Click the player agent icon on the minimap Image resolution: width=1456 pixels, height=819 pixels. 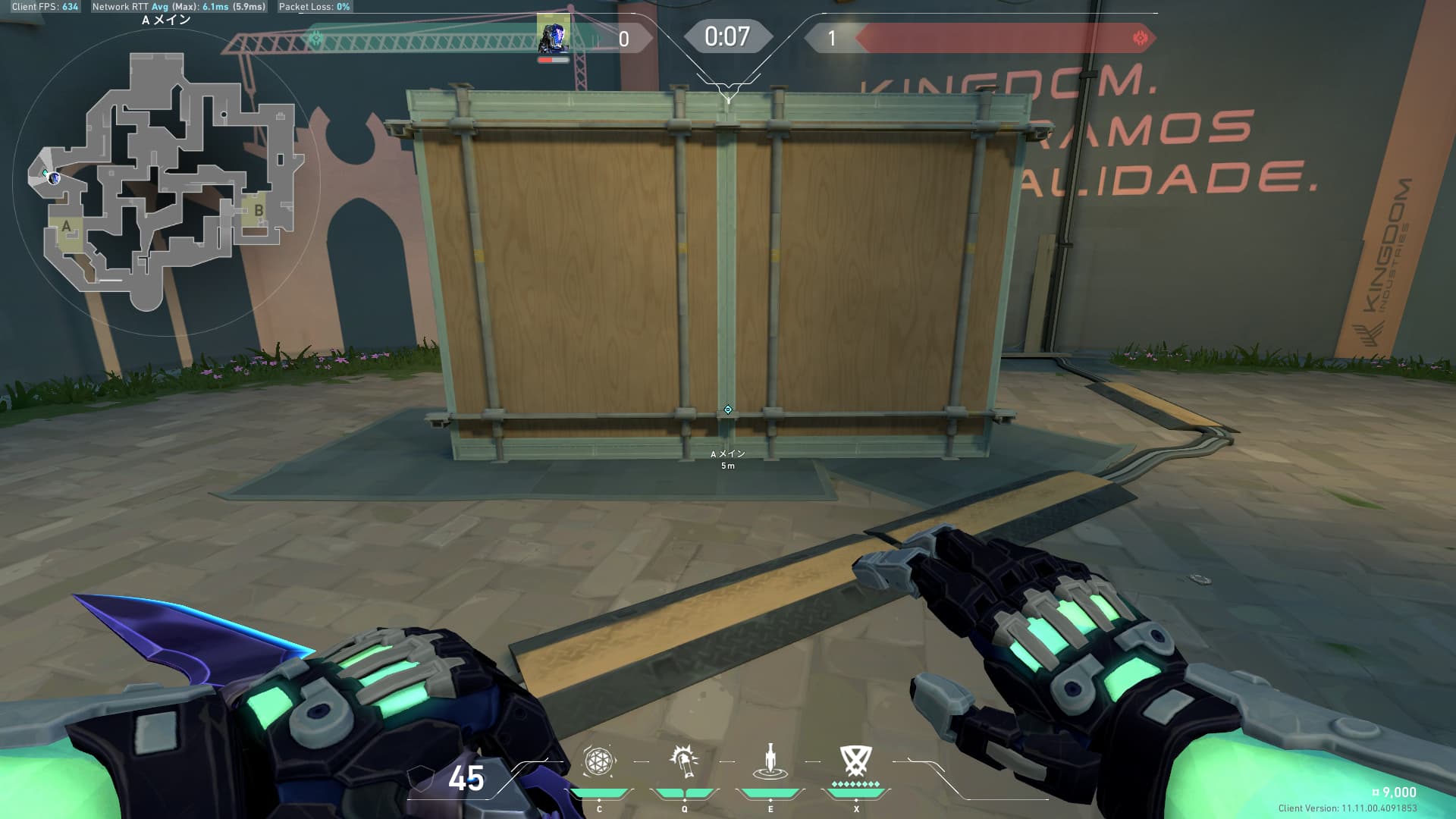(54, 178)
